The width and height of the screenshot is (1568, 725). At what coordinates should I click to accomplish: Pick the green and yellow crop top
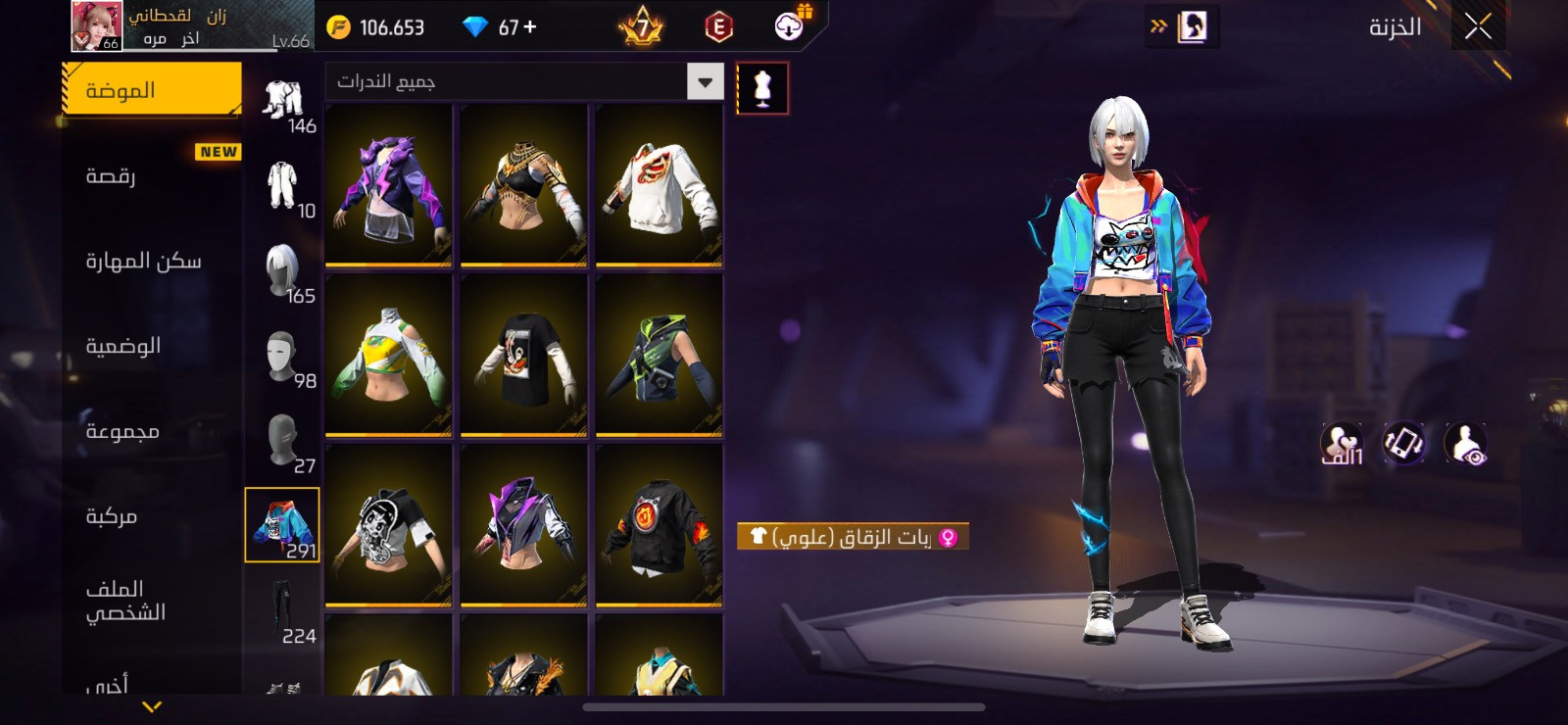click(x=389, y=355)
